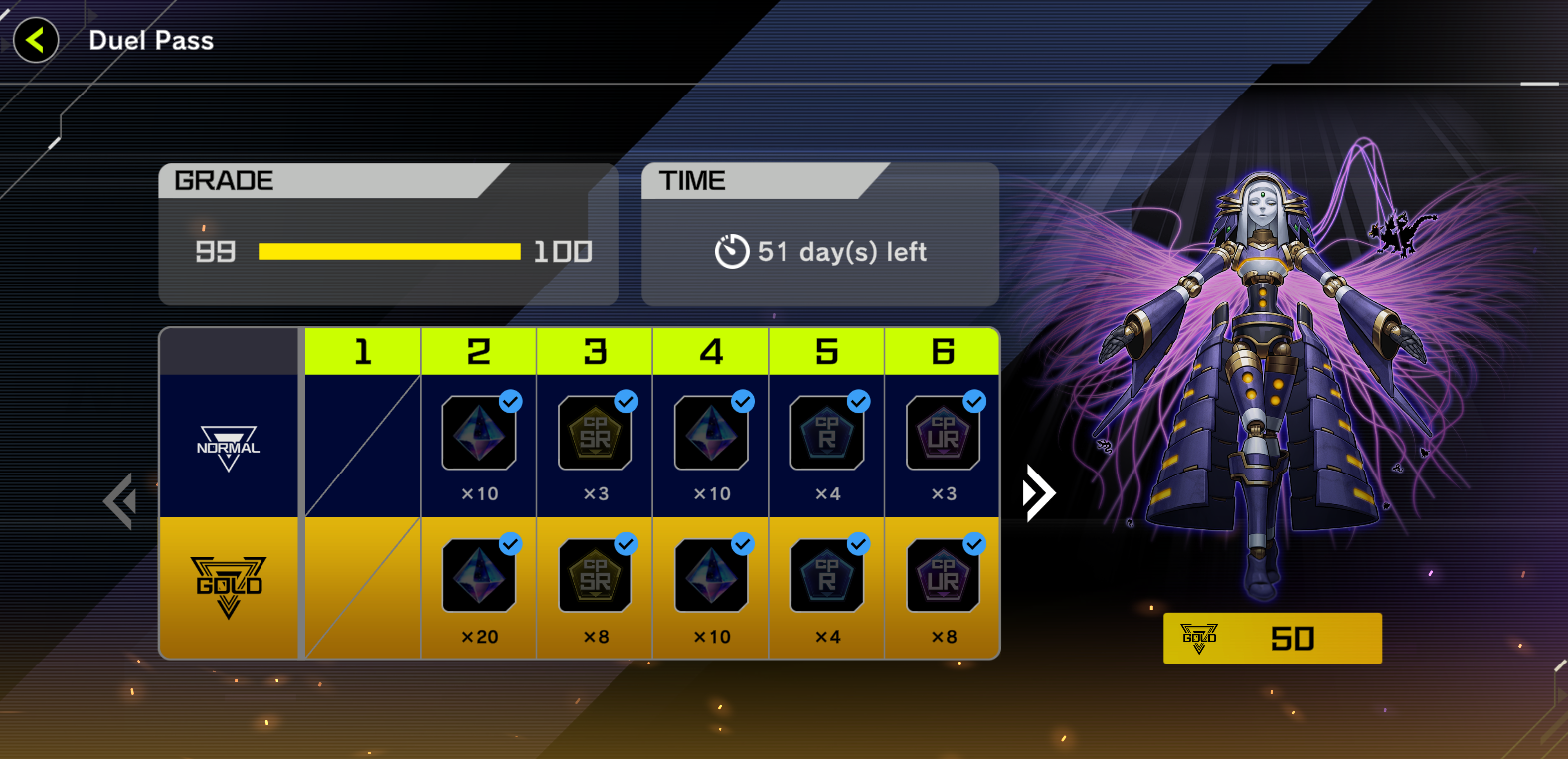Viewport: 1568px width, 759px height.
Task: Go to previous rewards page via left chevron
Action: [x=120, y=501]
